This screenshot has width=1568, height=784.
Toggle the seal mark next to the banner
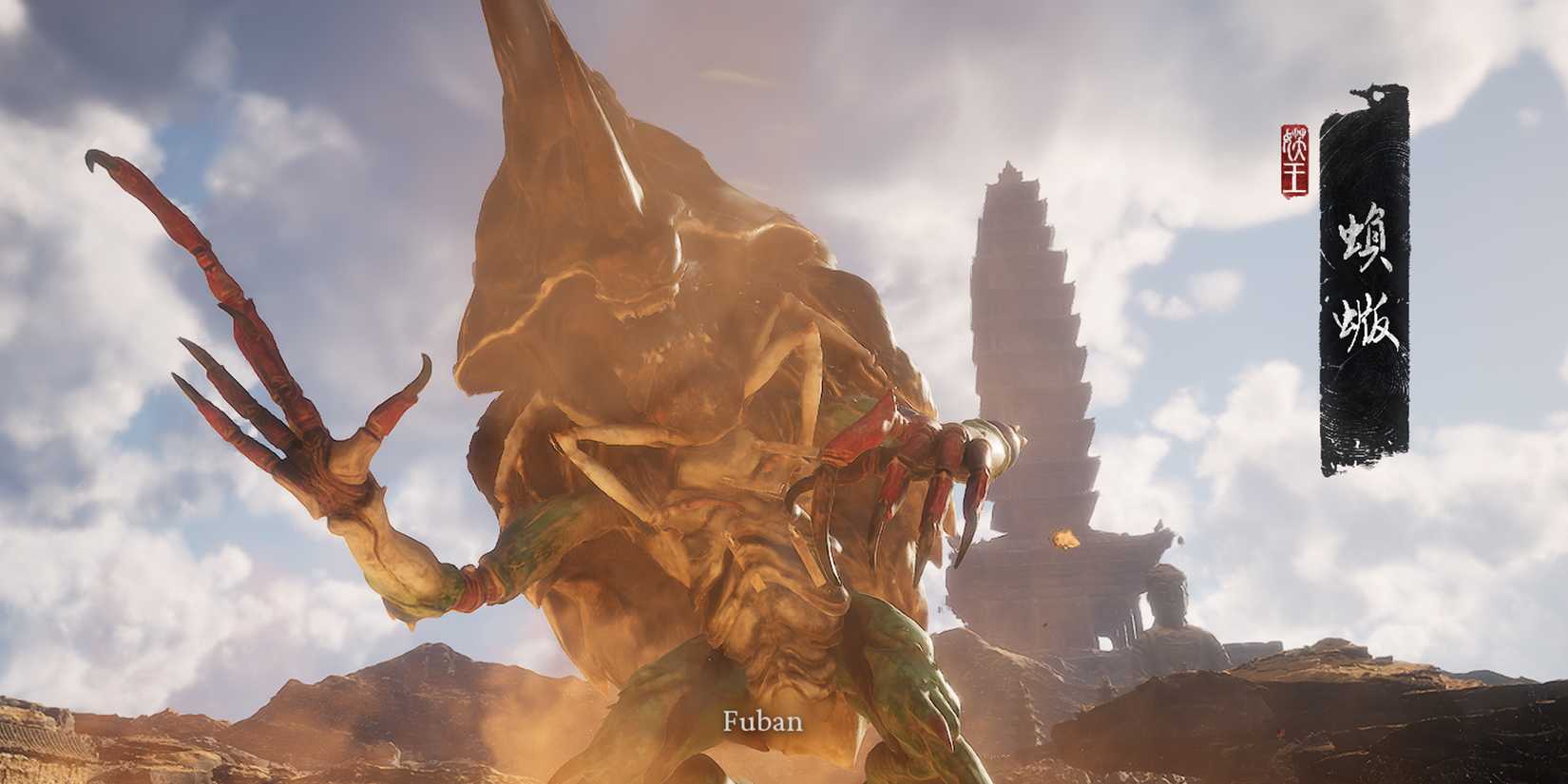(x=1294, y=157)
